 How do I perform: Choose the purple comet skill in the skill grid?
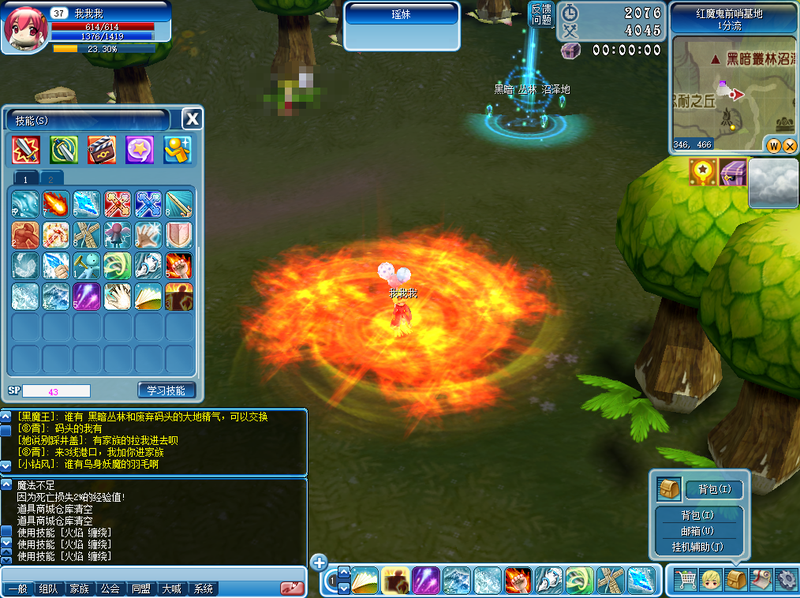coord(87,296)
